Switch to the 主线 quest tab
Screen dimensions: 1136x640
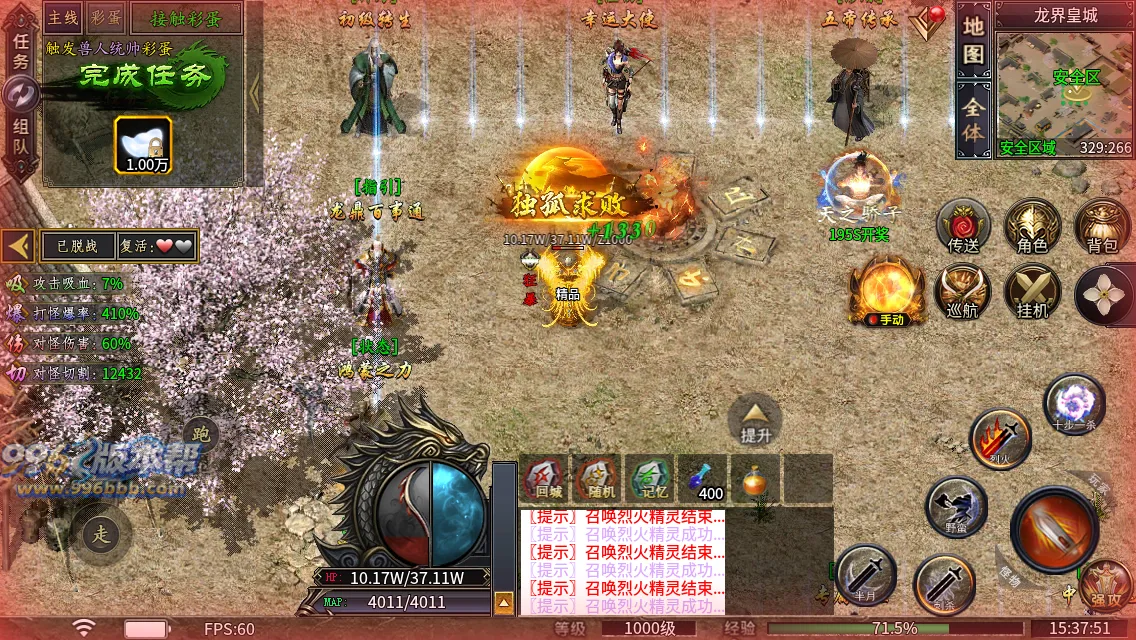(63, 17)
